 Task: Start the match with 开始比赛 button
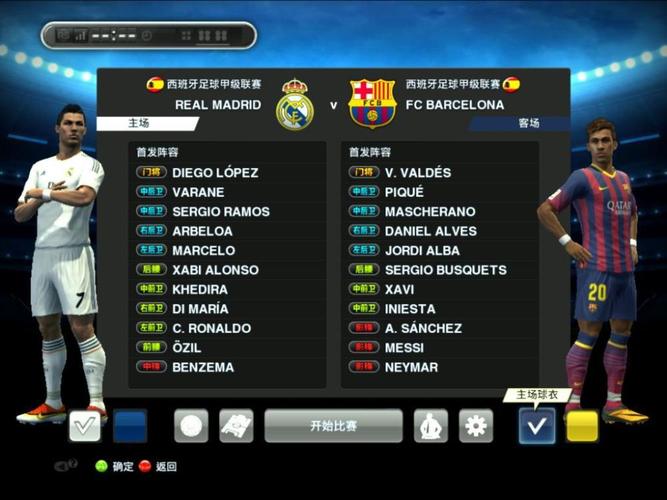[333, 426]
